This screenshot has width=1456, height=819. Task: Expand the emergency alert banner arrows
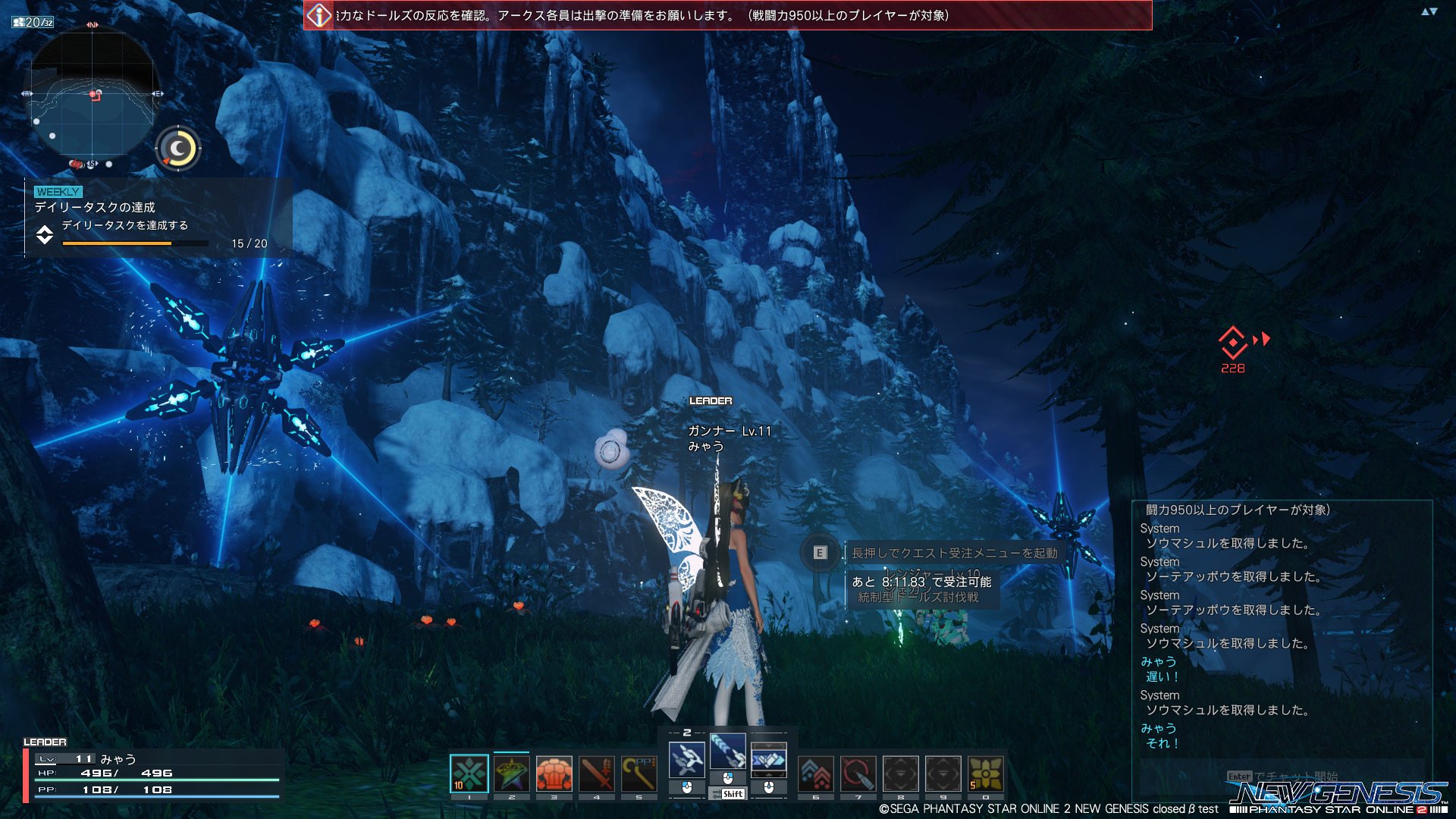[x=1429, y=12]
